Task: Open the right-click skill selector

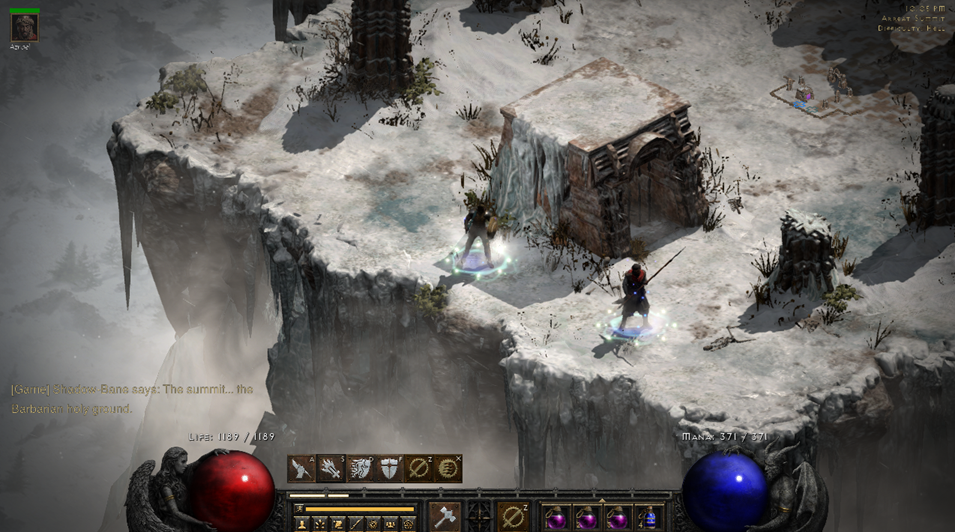Action: click(x=514, y=517)
